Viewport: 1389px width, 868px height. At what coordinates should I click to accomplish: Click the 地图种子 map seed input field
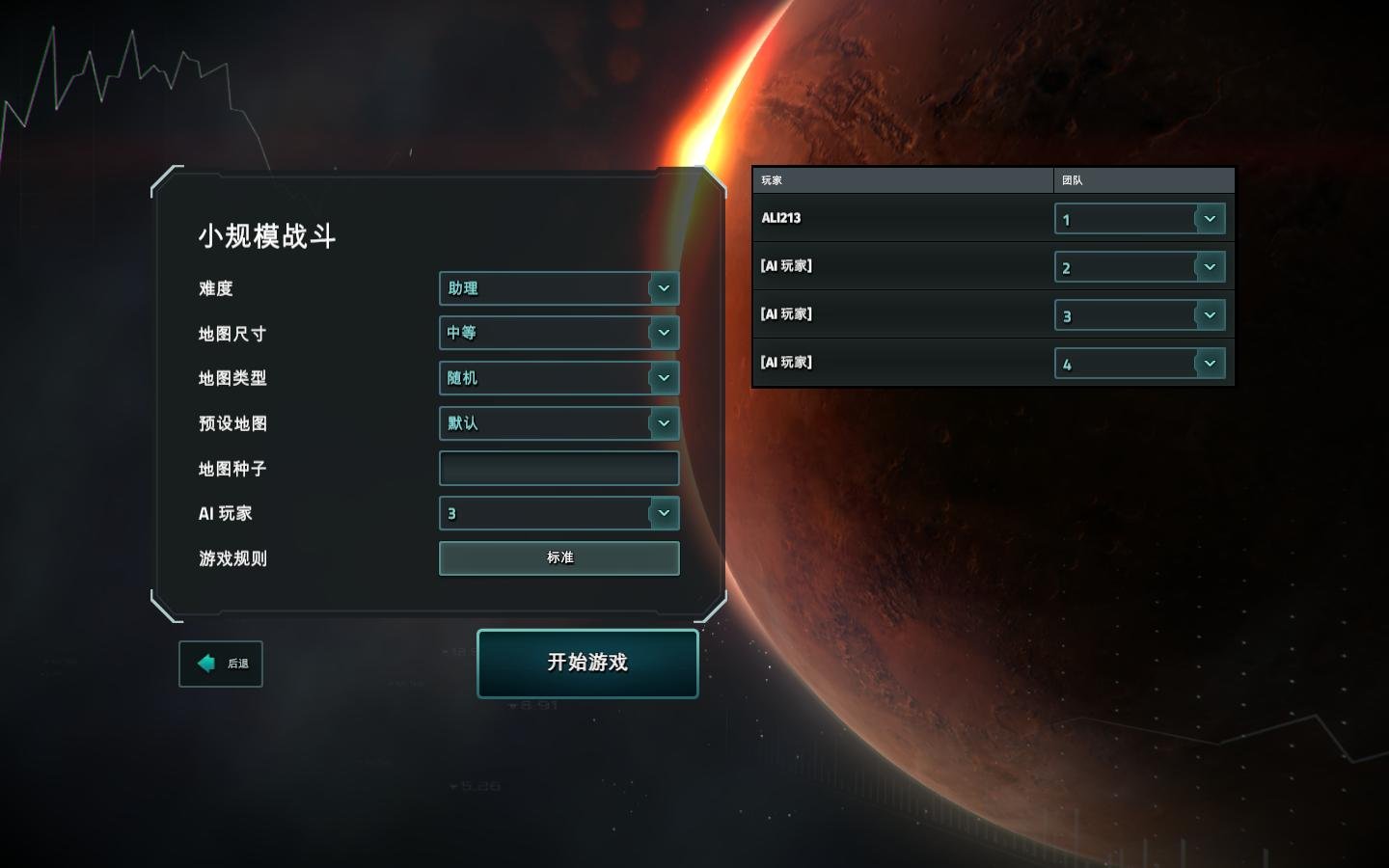[558, 468]
